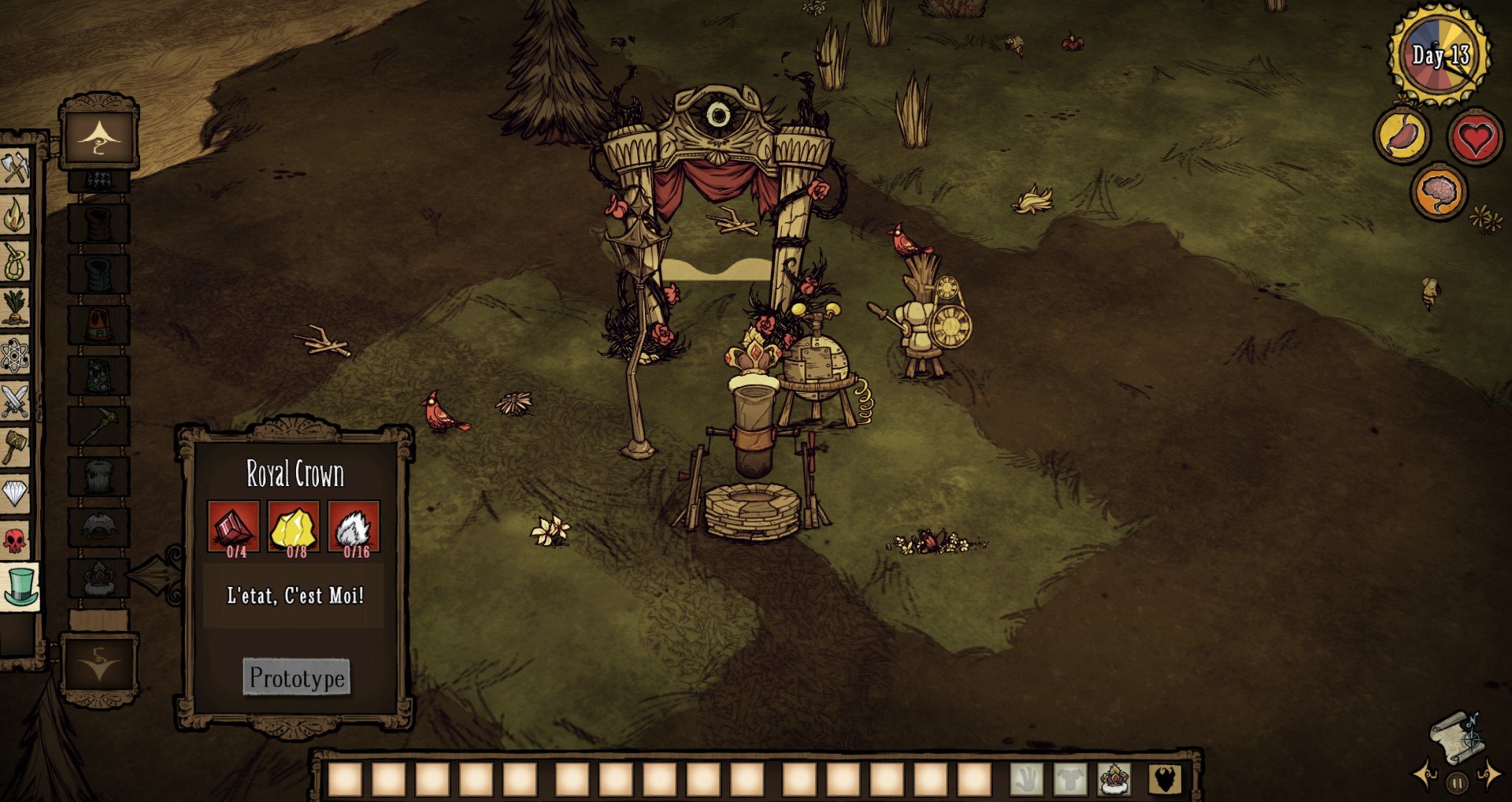Open the Tools crafting tab
This screenshot has height=802, width=1512.
pos(14,168)
